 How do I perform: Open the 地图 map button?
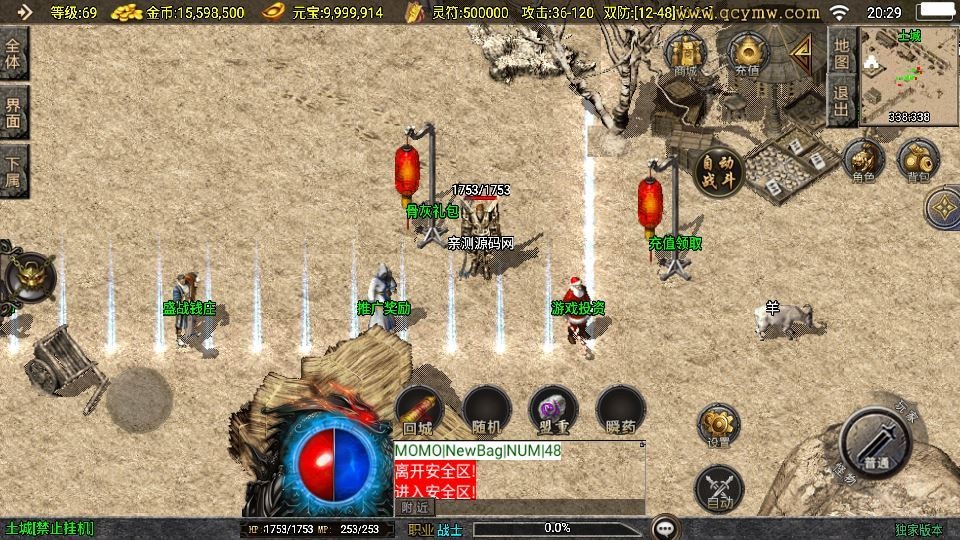point(842,53)
